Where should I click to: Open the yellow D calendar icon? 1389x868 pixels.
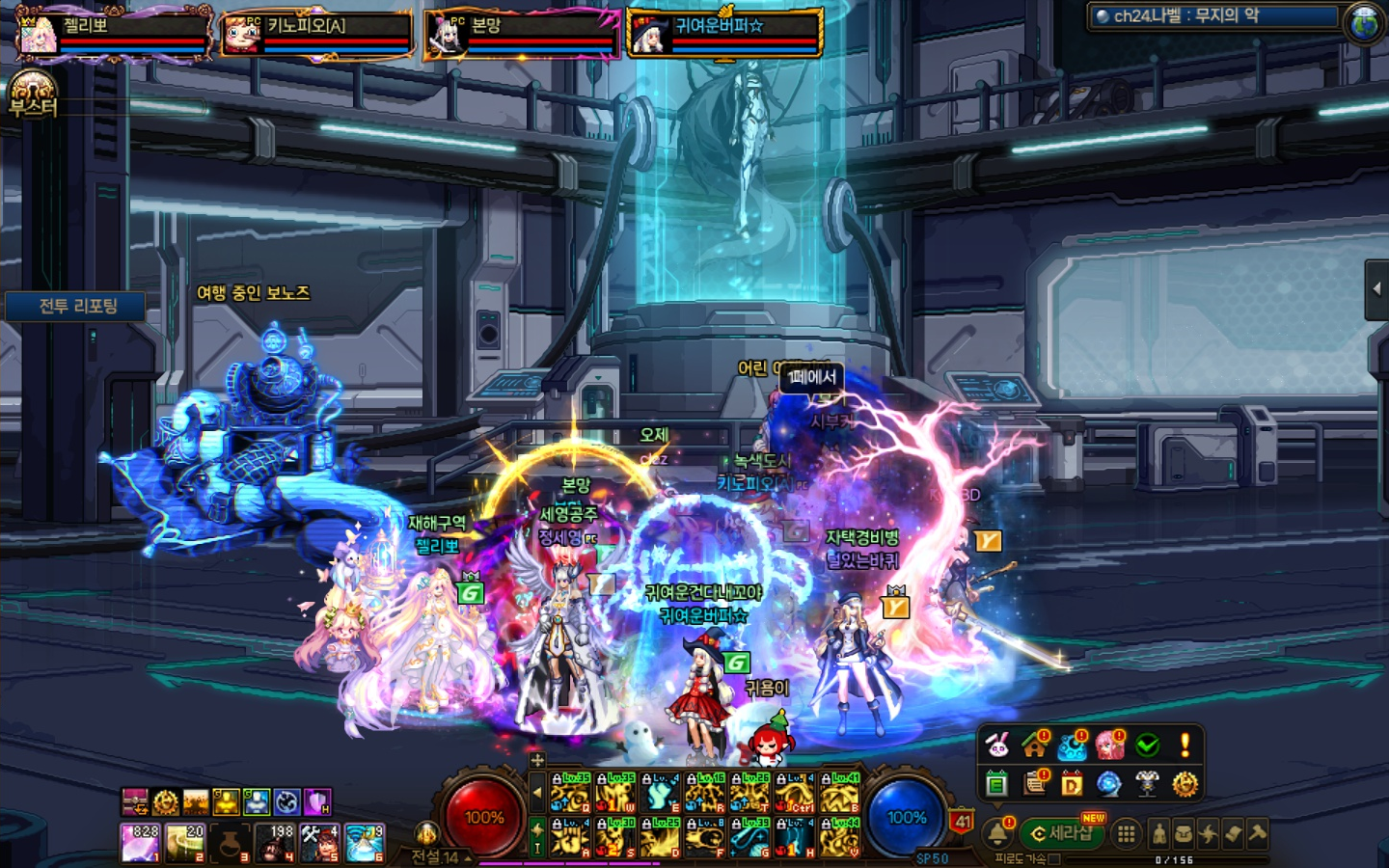pos(1072,784)
